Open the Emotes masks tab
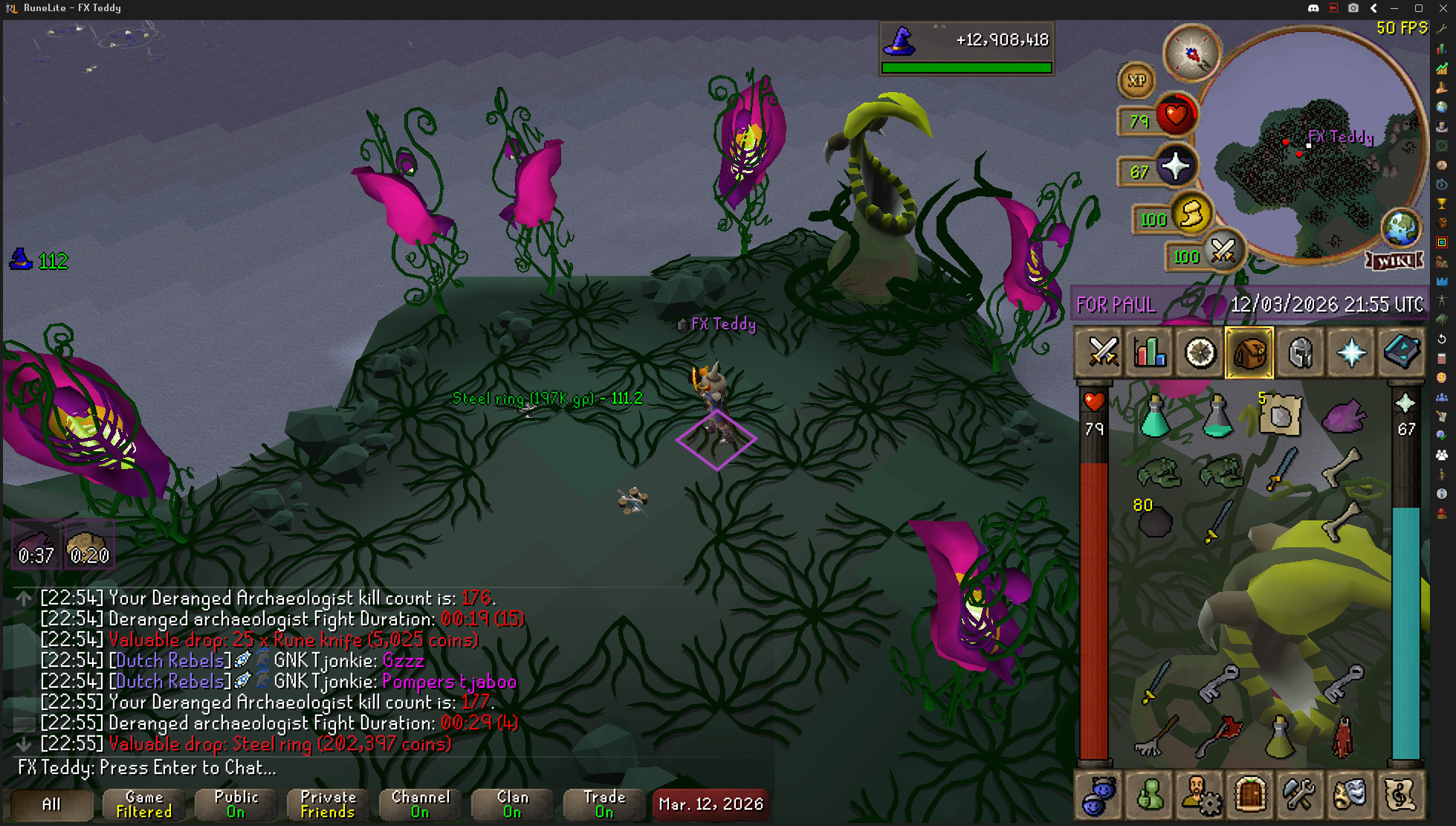1456x826 pixels. 1350,795
